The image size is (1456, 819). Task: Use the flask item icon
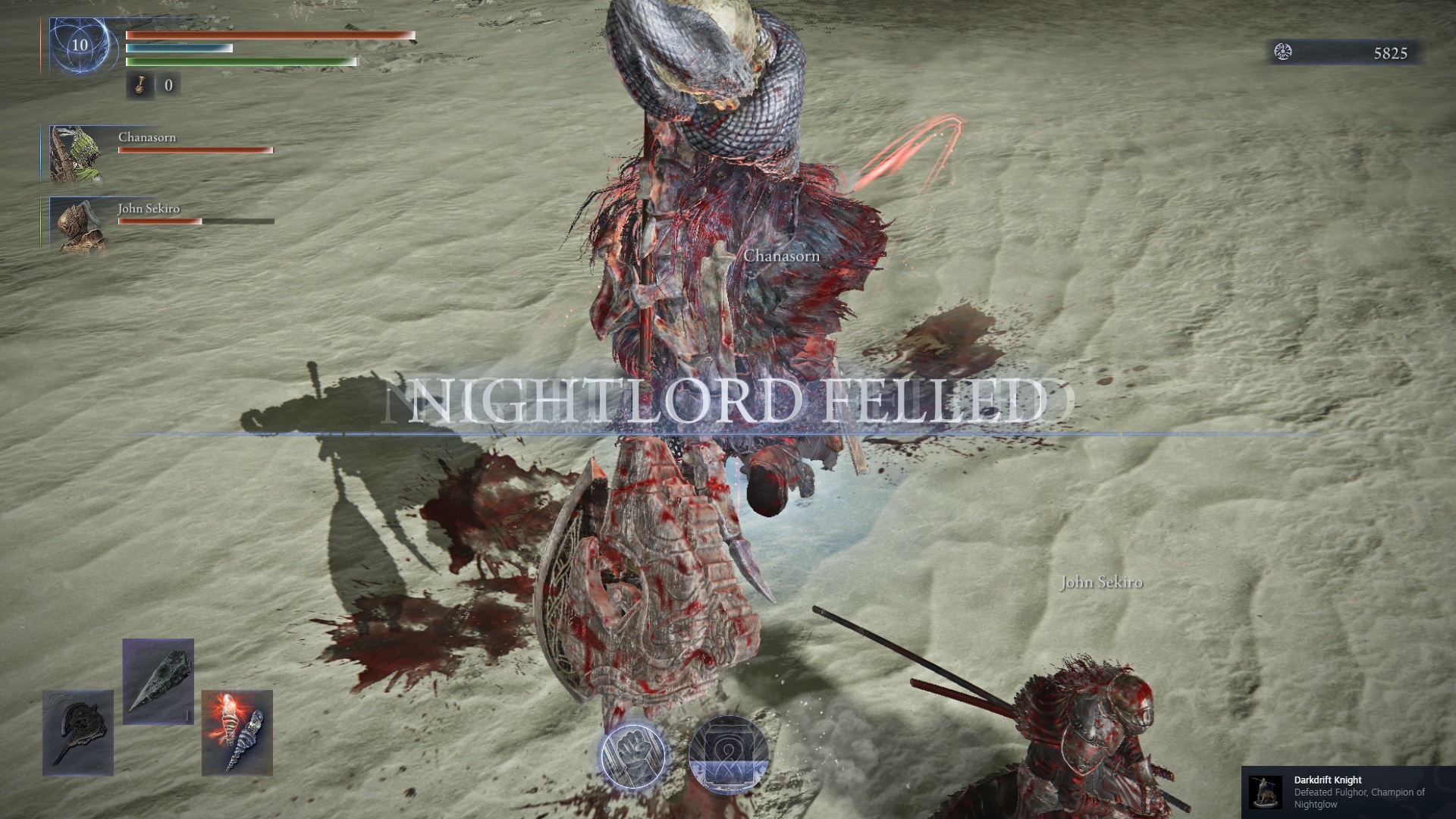(x=140, y=86)
